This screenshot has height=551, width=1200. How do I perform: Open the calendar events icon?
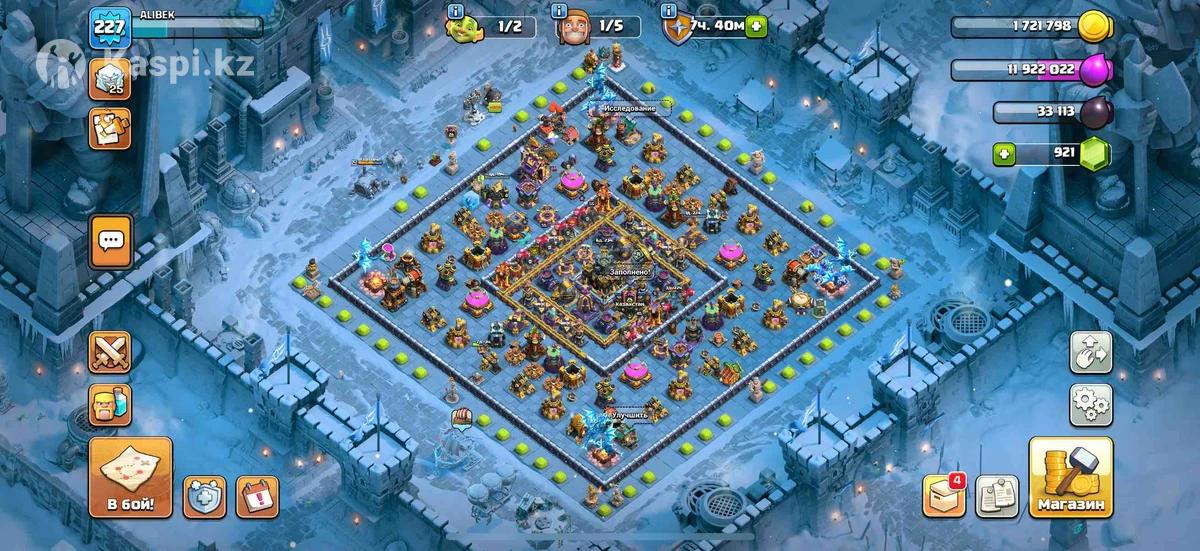click(x=258, y=497)
